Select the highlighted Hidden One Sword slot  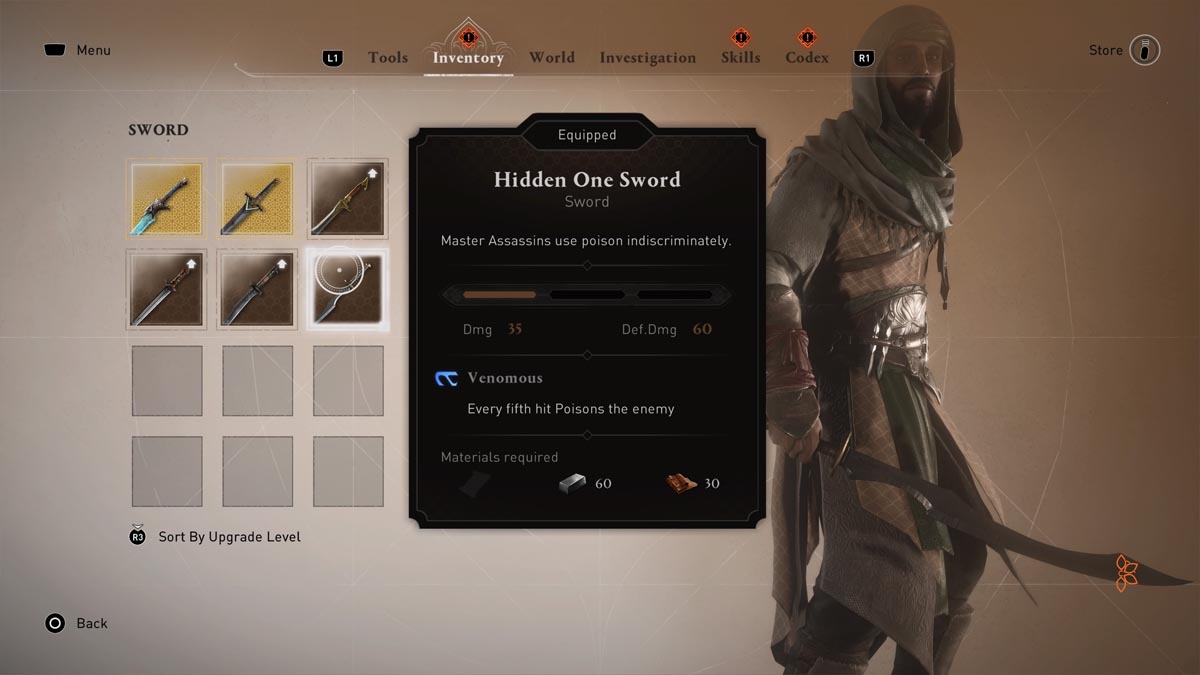click(347, 289)
